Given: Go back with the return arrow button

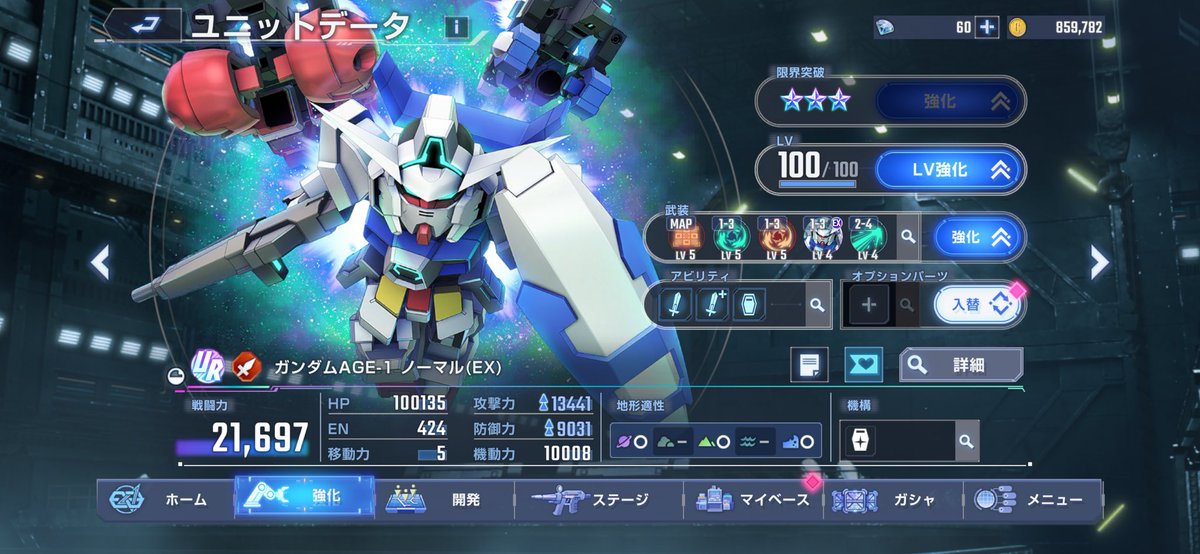Looking at the screenshot, I should click(142, 26).
